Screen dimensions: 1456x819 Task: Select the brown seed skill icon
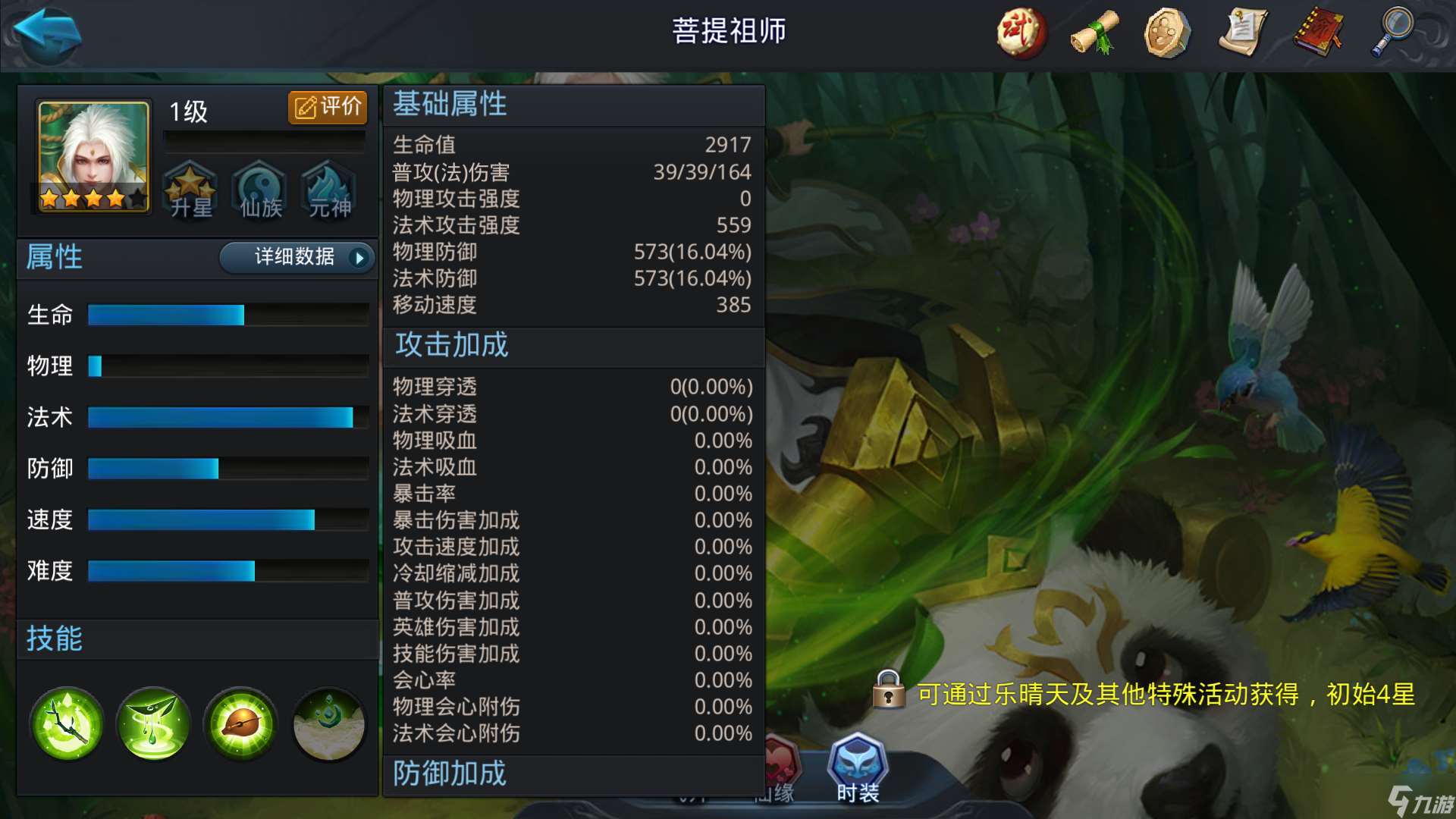point(240,724)
